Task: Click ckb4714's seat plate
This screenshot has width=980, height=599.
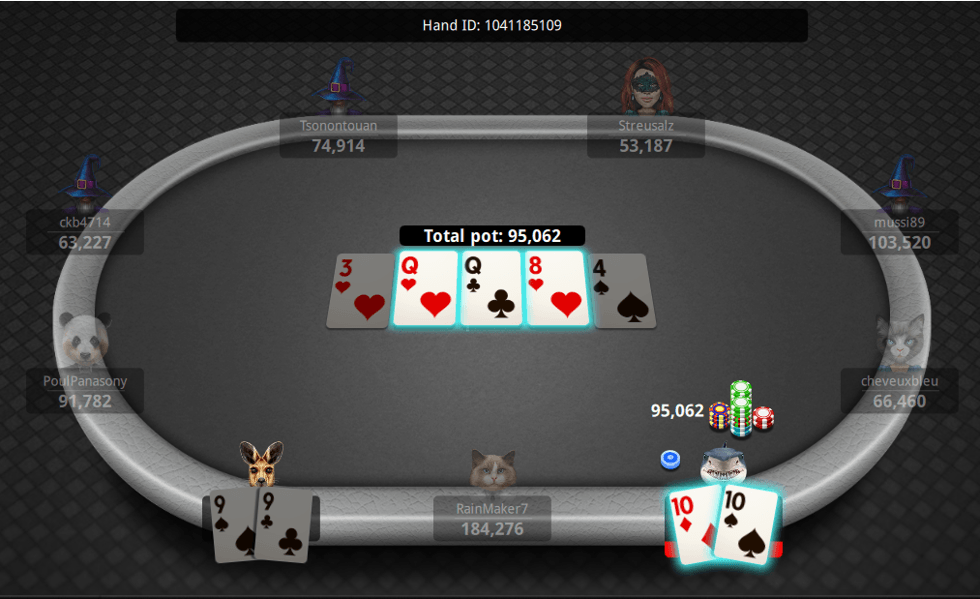Action: pos(85,232)
